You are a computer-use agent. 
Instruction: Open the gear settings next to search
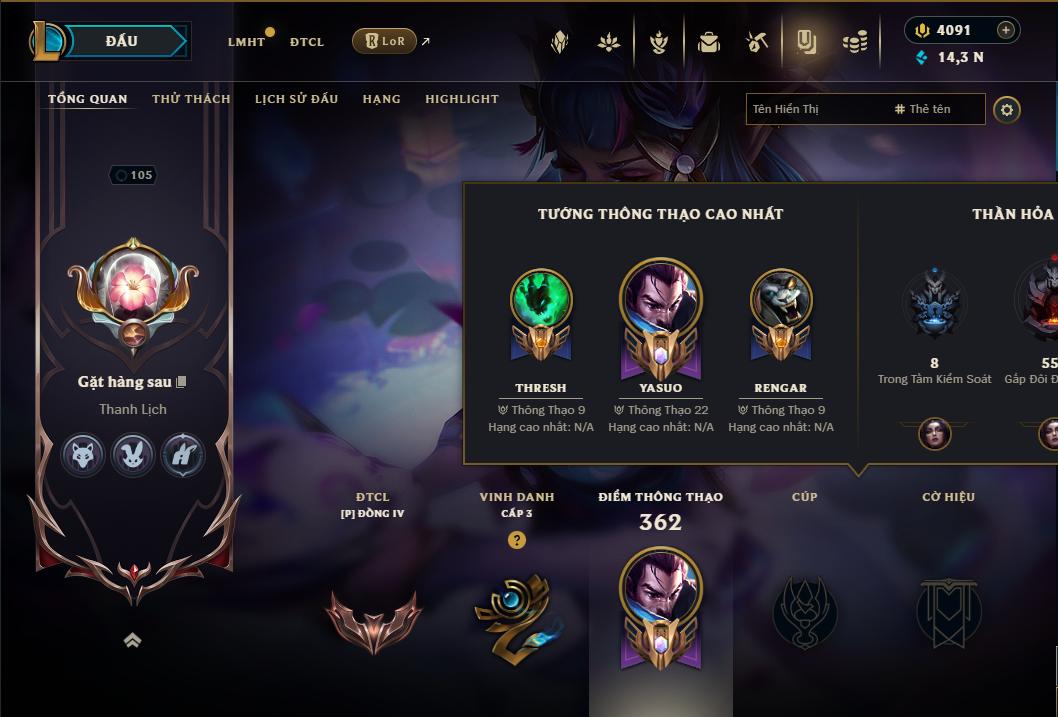[x=1007, y=109]
